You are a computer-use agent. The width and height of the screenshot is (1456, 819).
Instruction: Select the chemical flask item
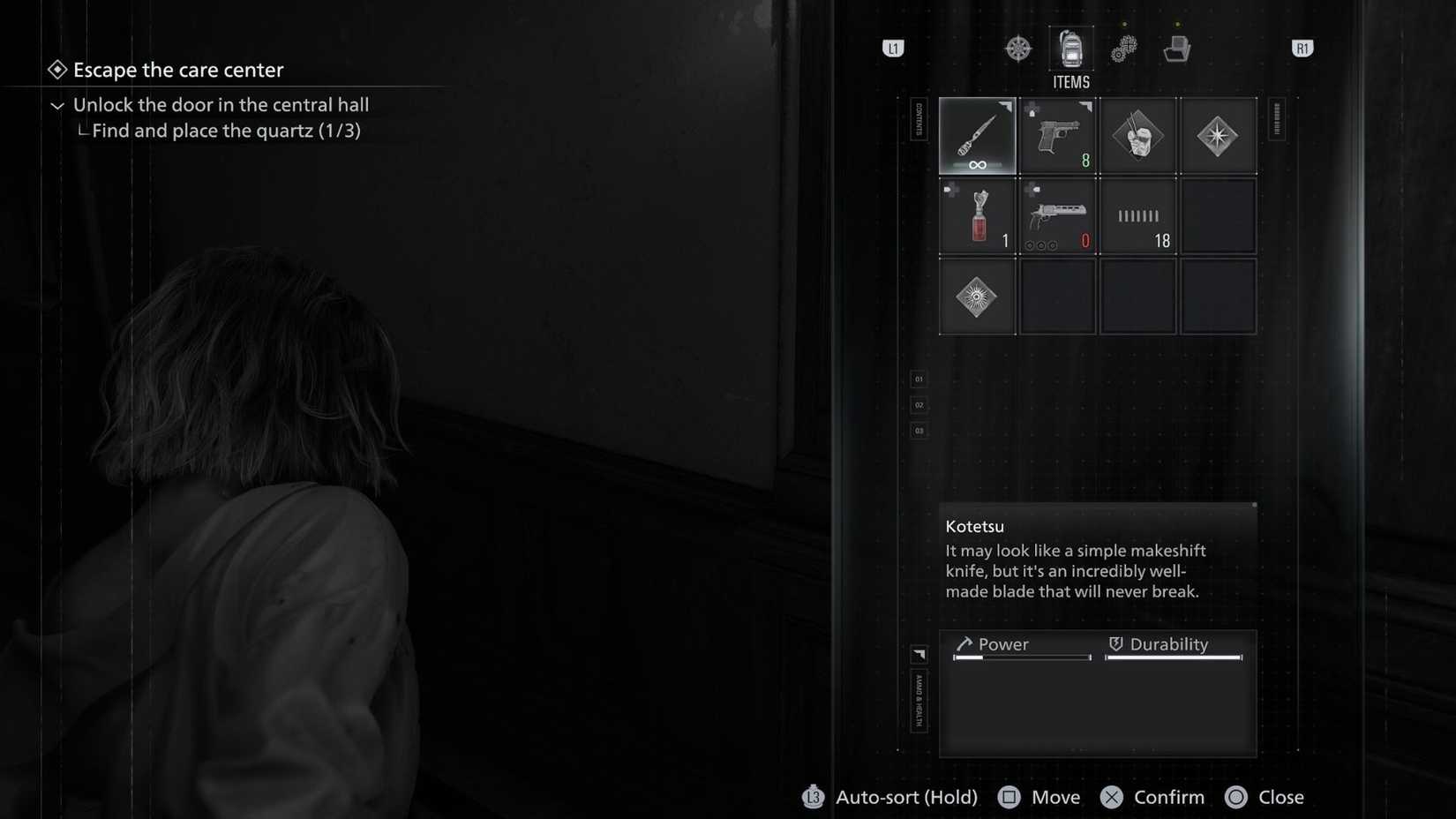(977, 214)
